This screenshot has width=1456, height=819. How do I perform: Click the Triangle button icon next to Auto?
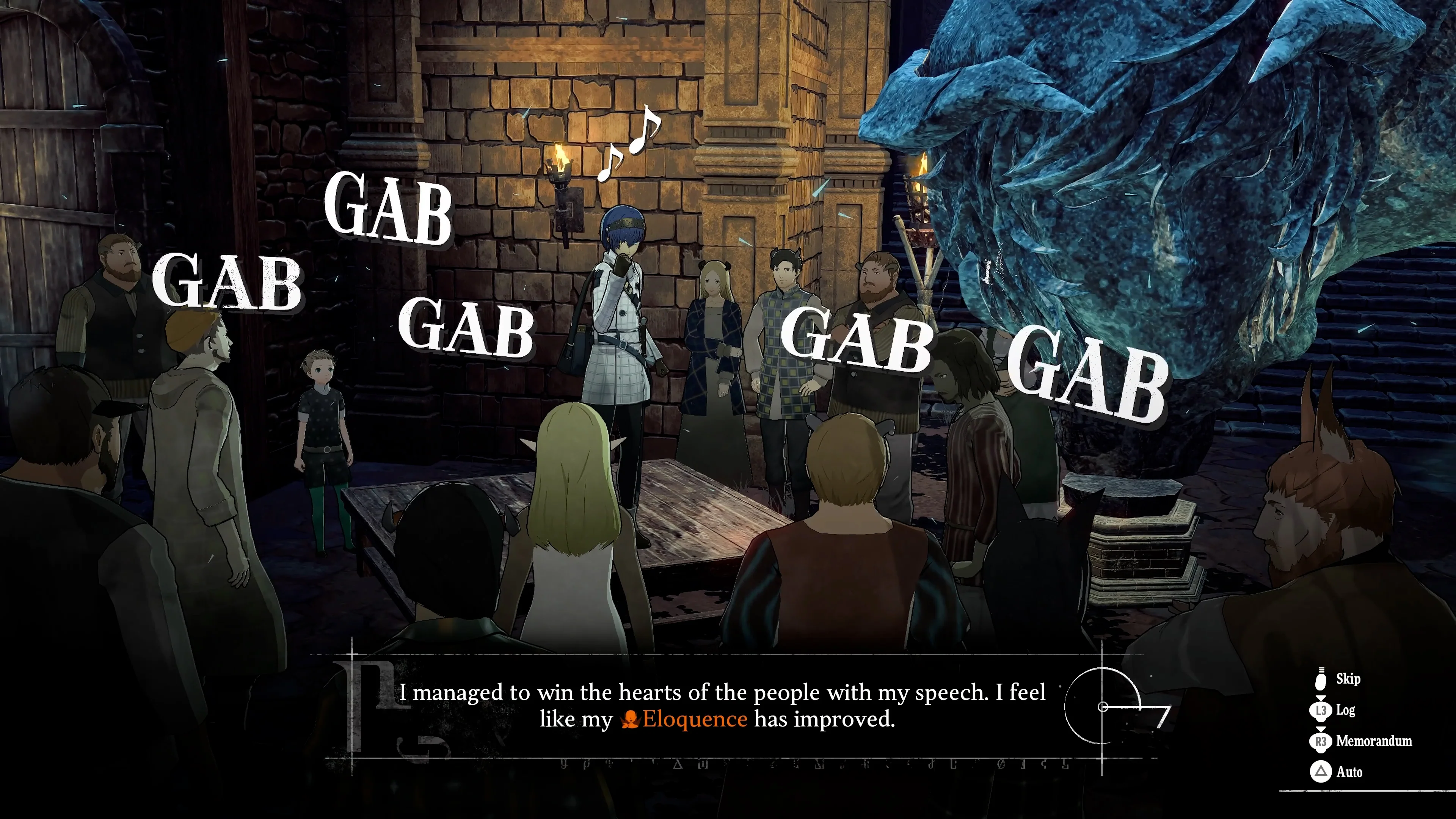pos(1321,771)
